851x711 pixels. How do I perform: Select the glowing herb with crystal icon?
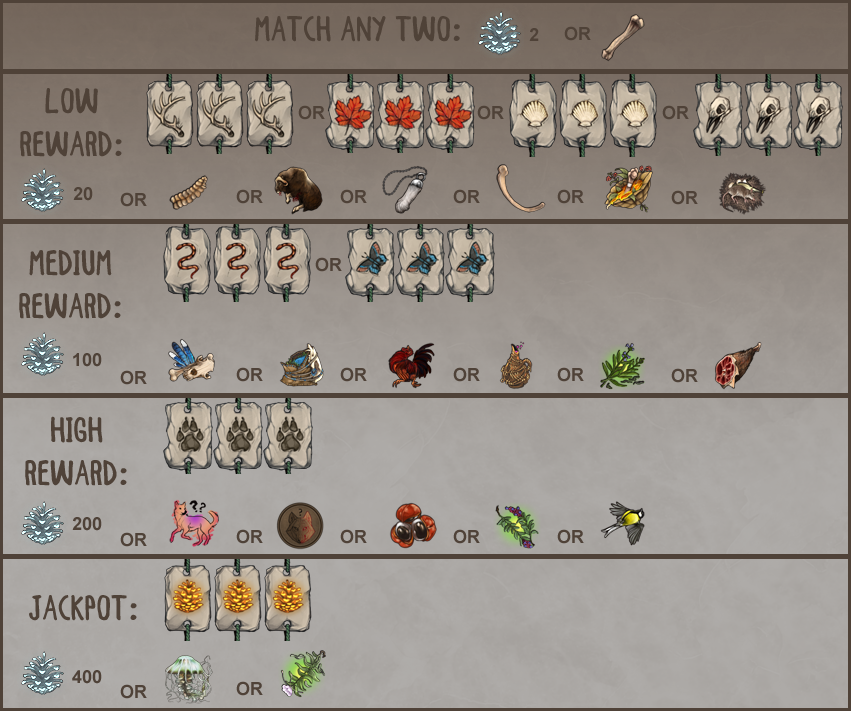pos(303,675)
